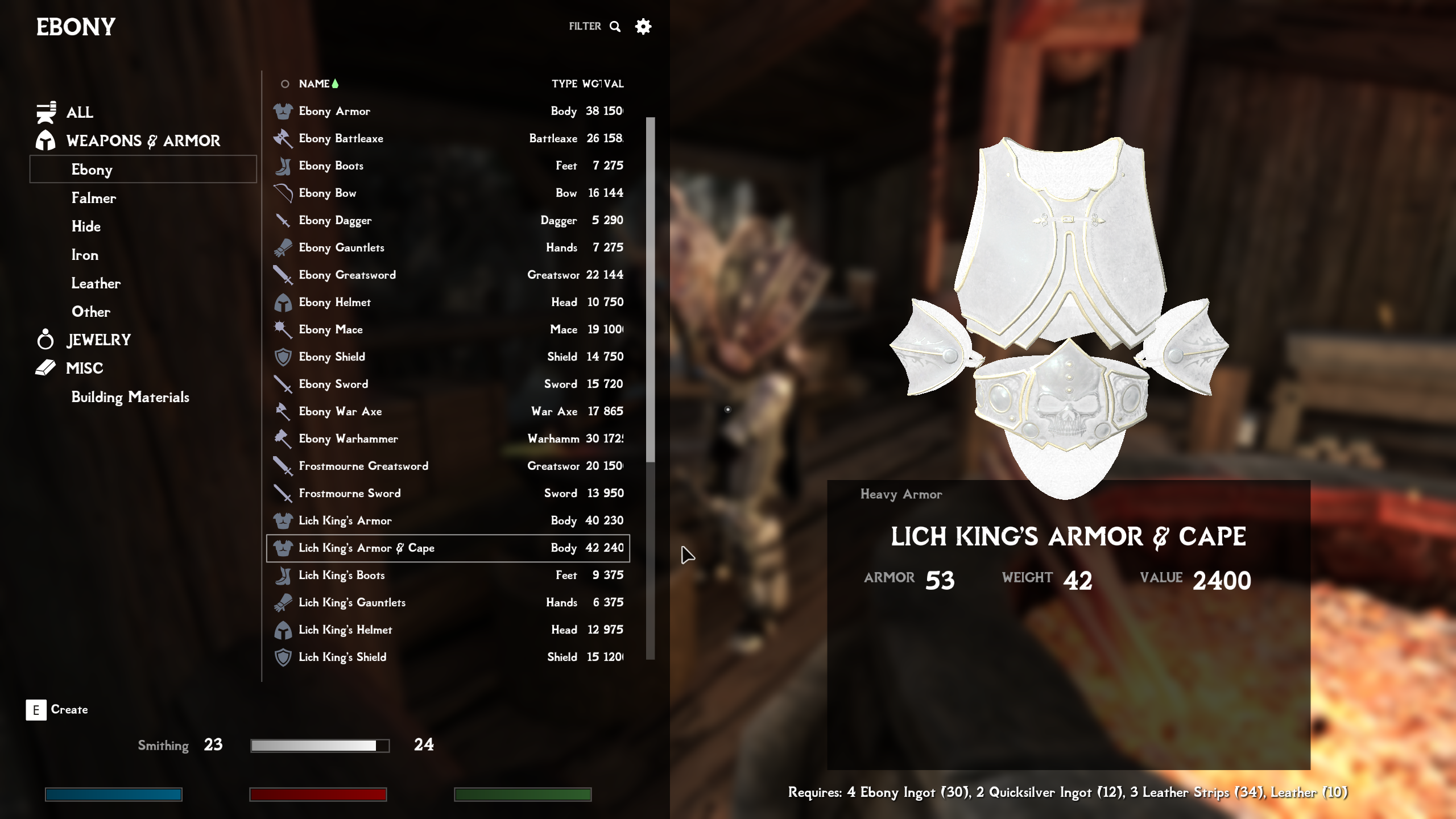The image size is (1456, 819).
Task: Click the WEAPONS & ARMOR helmet icon
Action: (47, 140)
